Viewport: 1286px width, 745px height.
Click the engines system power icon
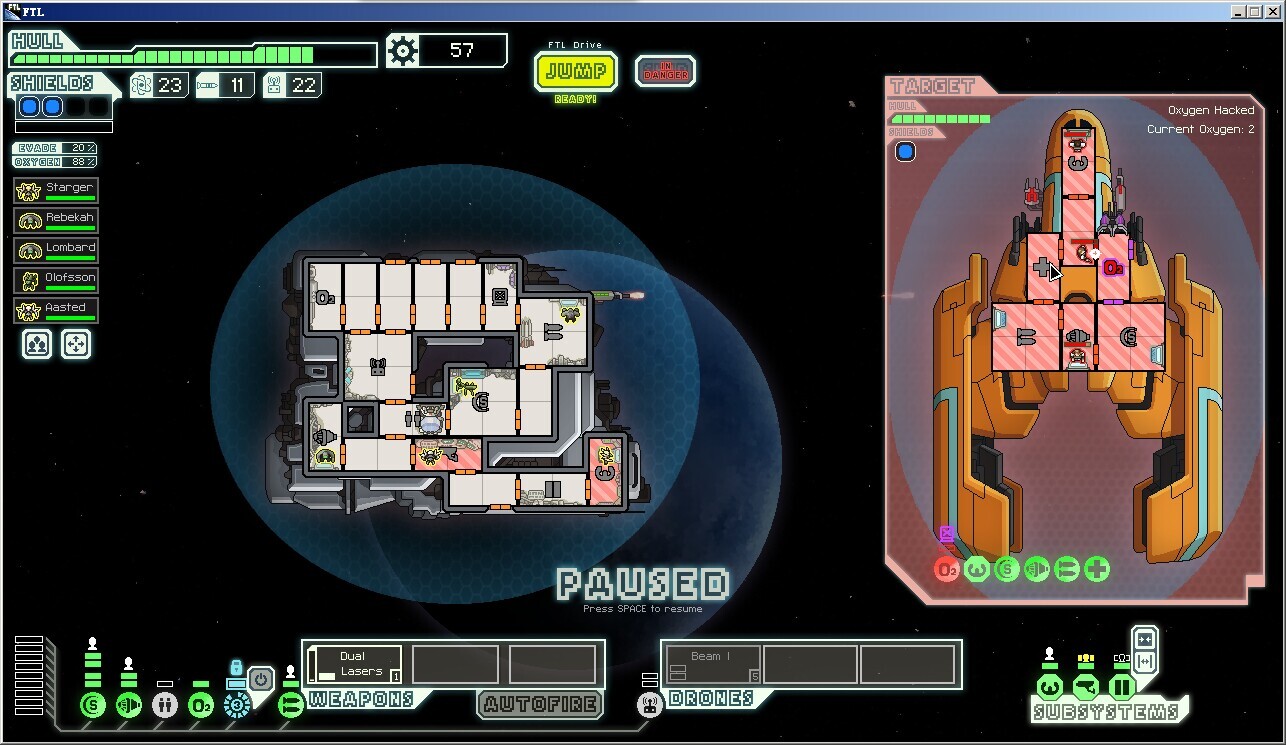tap(129, 705)
